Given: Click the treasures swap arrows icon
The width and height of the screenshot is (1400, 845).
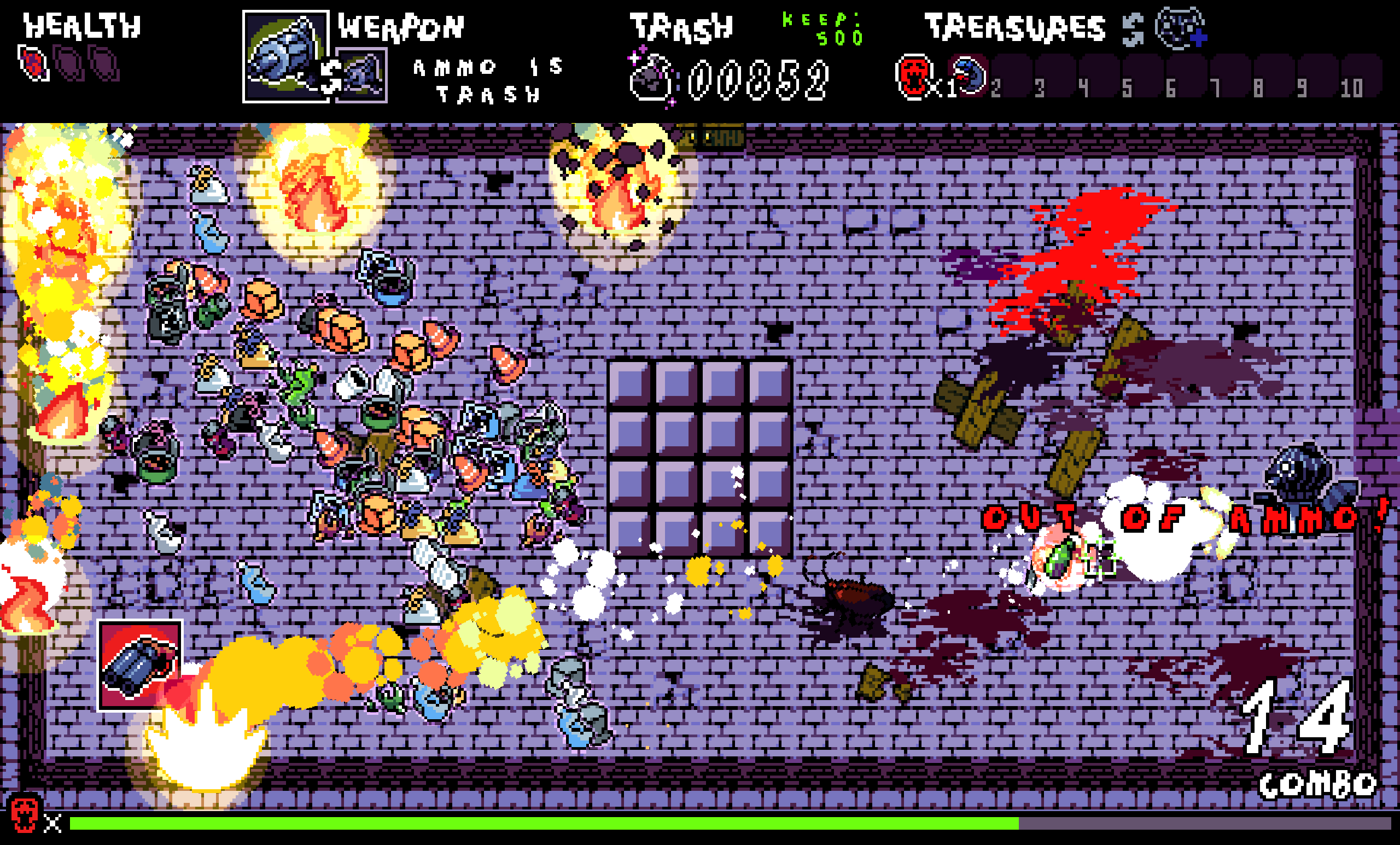Looking at the screenshot, I should (x=1133, y=30).
